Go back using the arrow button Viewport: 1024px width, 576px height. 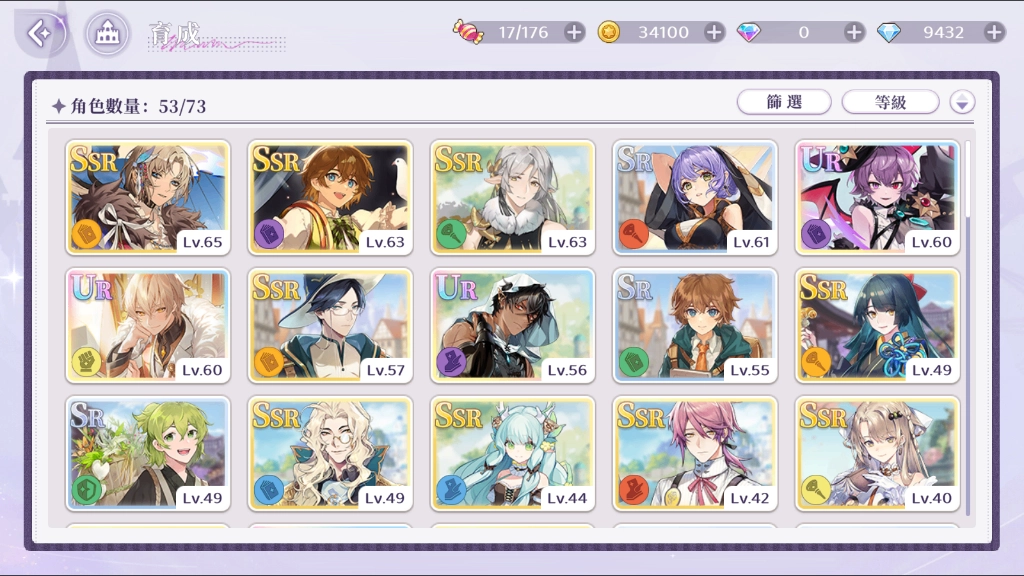pos(41,34)
